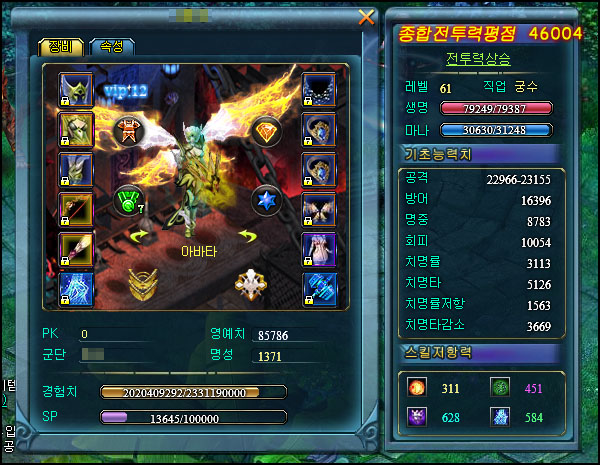Select the green chest armor slot

(76, 130)
